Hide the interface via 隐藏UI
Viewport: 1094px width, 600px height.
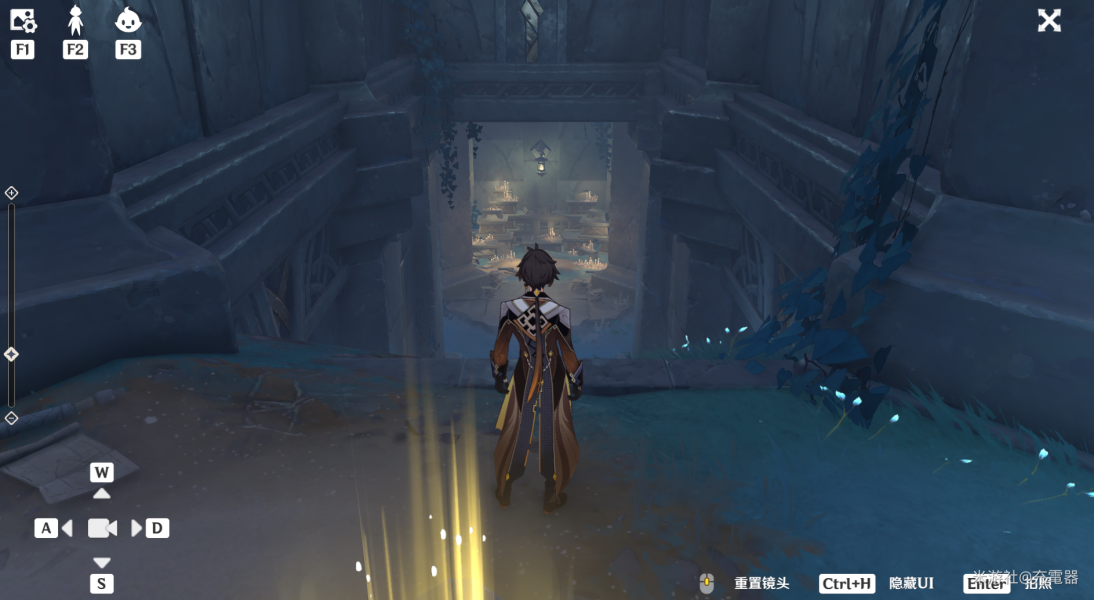click(911, 583)
